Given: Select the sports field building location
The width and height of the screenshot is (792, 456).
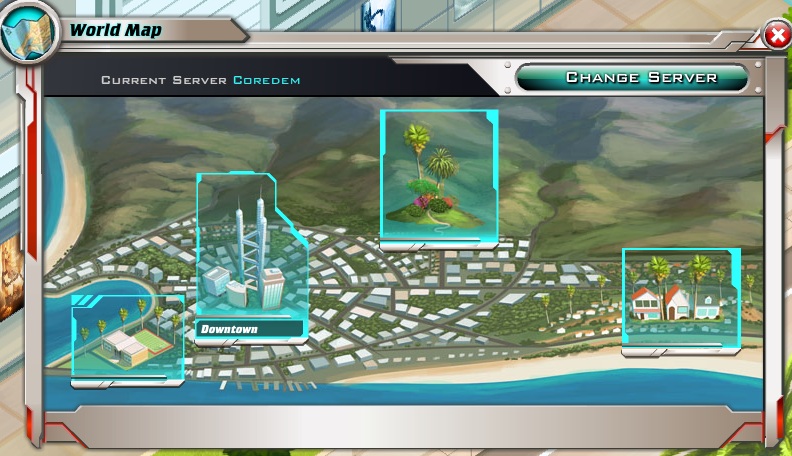Looking at the screenshot, I should pyautogui.click(x=128, y=339).
